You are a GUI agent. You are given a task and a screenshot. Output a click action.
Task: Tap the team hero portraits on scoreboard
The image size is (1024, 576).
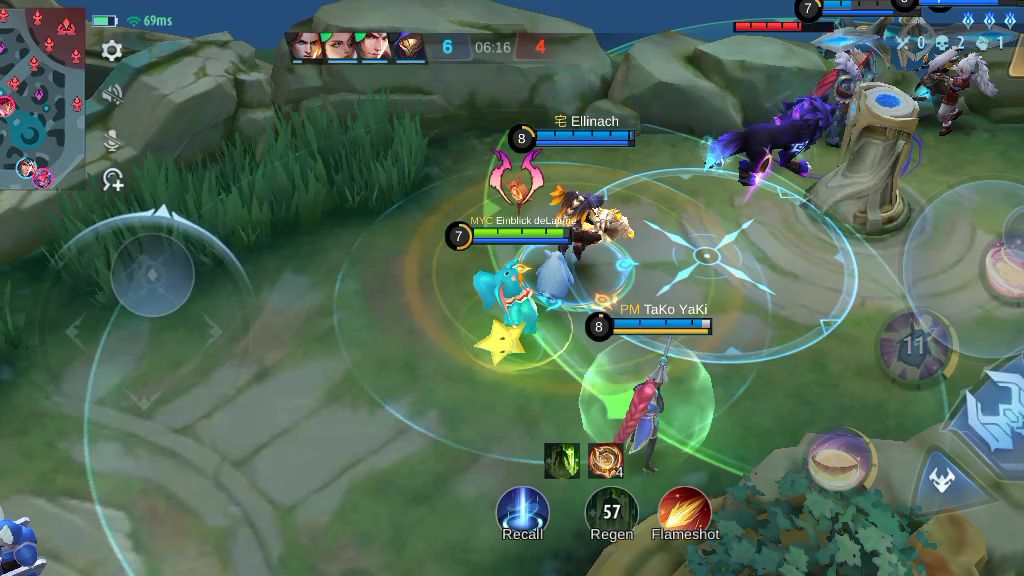click(x=356, y=46)
